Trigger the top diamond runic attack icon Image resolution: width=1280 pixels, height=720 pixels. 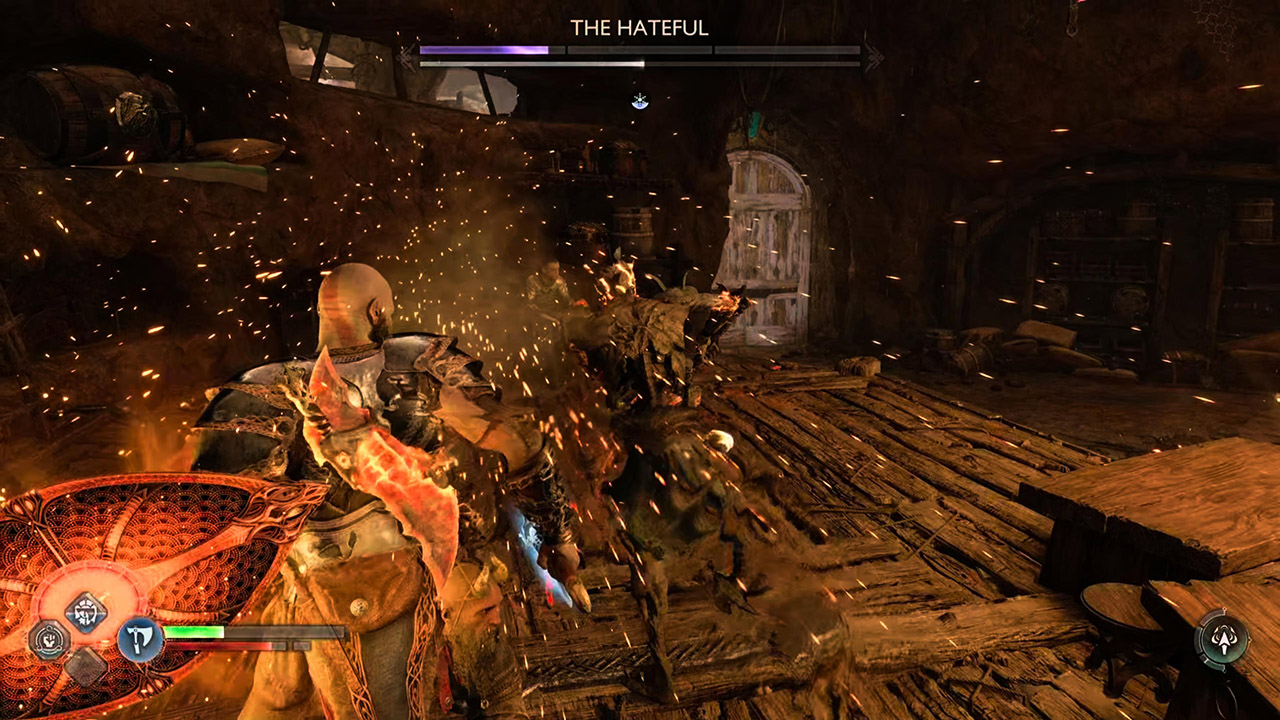86,612
